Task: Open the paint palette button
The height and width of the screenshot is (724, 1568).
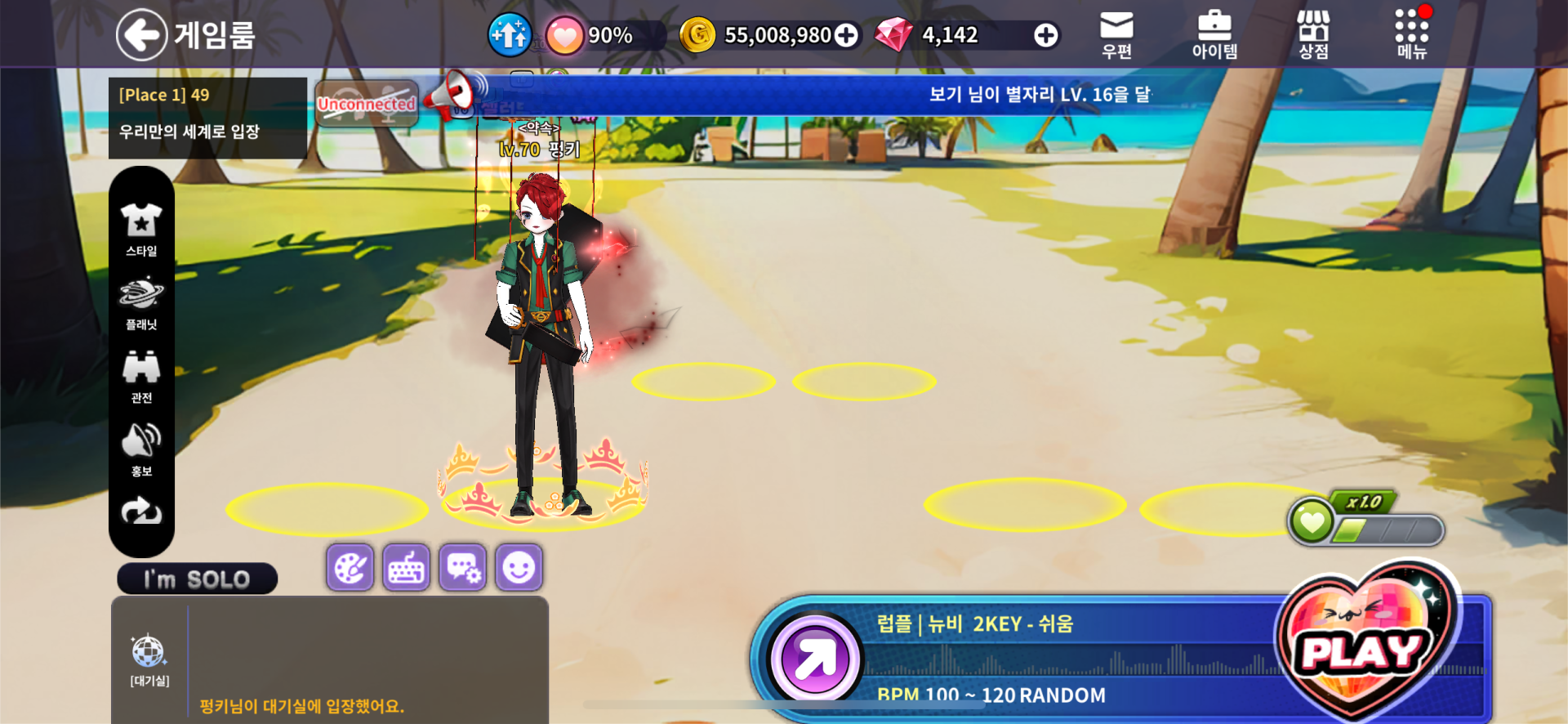Action: (x=350, y=567)
